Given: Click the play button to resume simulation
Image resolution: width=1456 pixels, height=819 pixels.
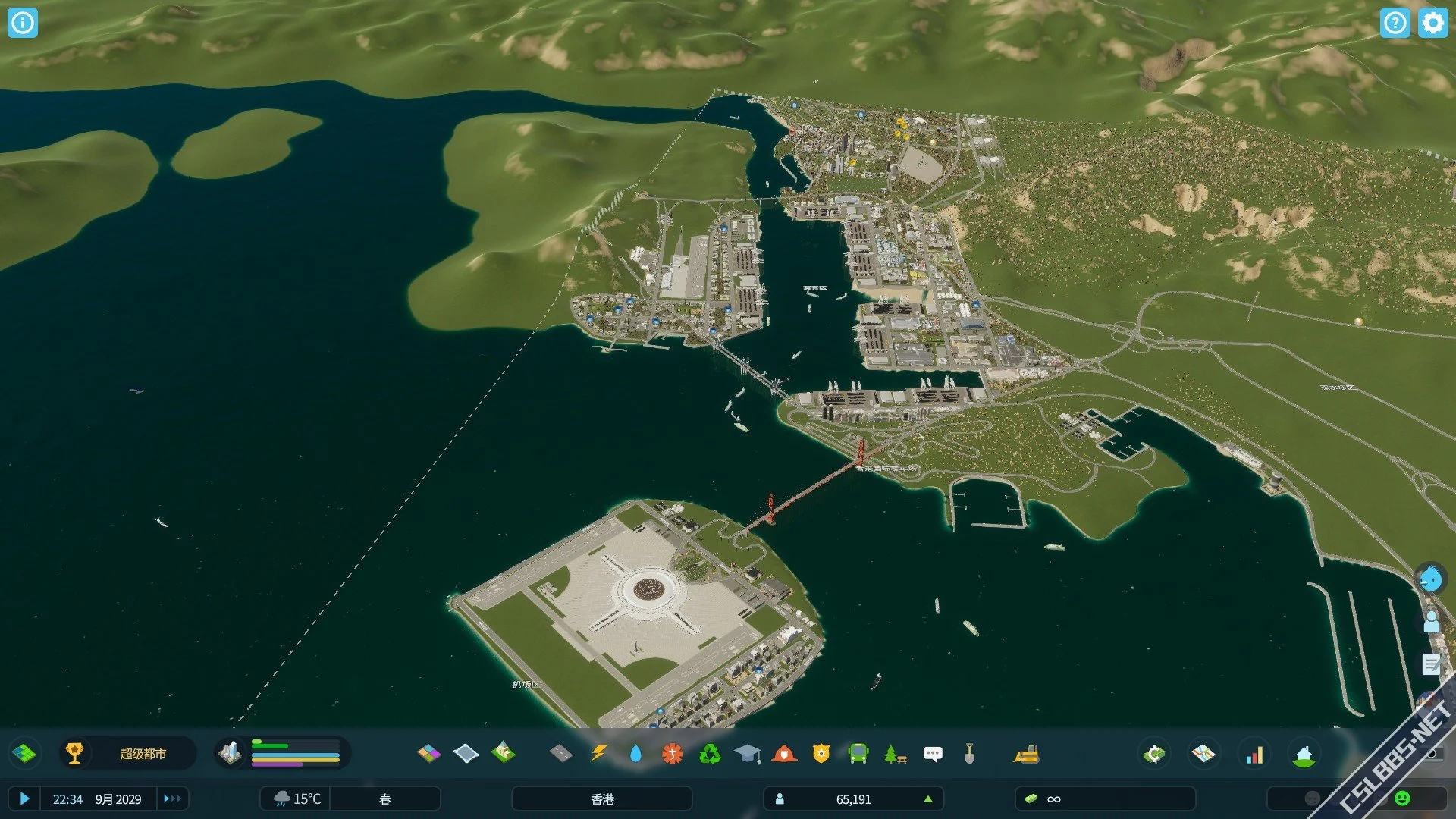Looking at the screenshot, I should [x=24, y=799].
